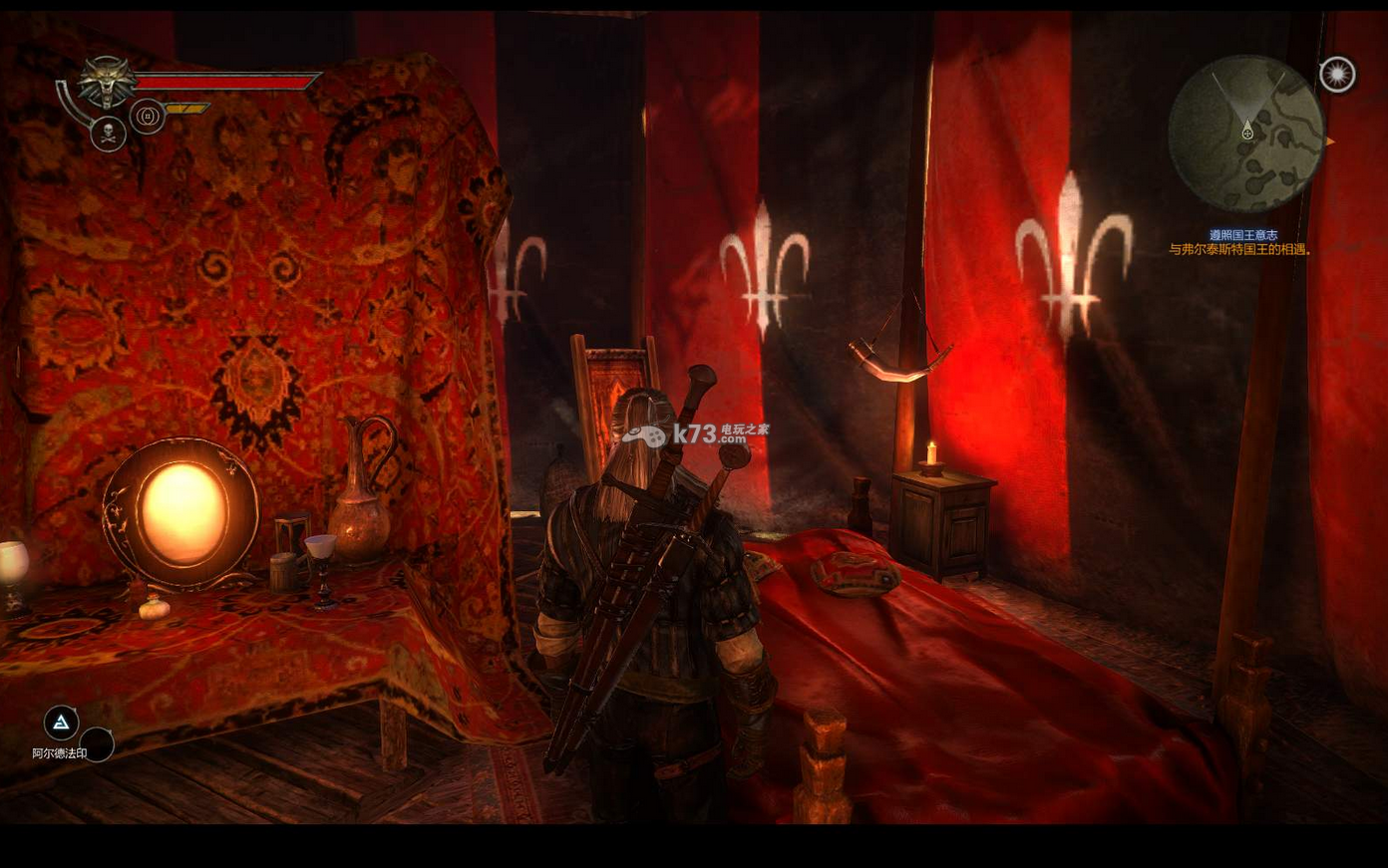1388x868 pixels.
Task: Click the orange arrow marker on minimap edge
Action: point(1329,142)
